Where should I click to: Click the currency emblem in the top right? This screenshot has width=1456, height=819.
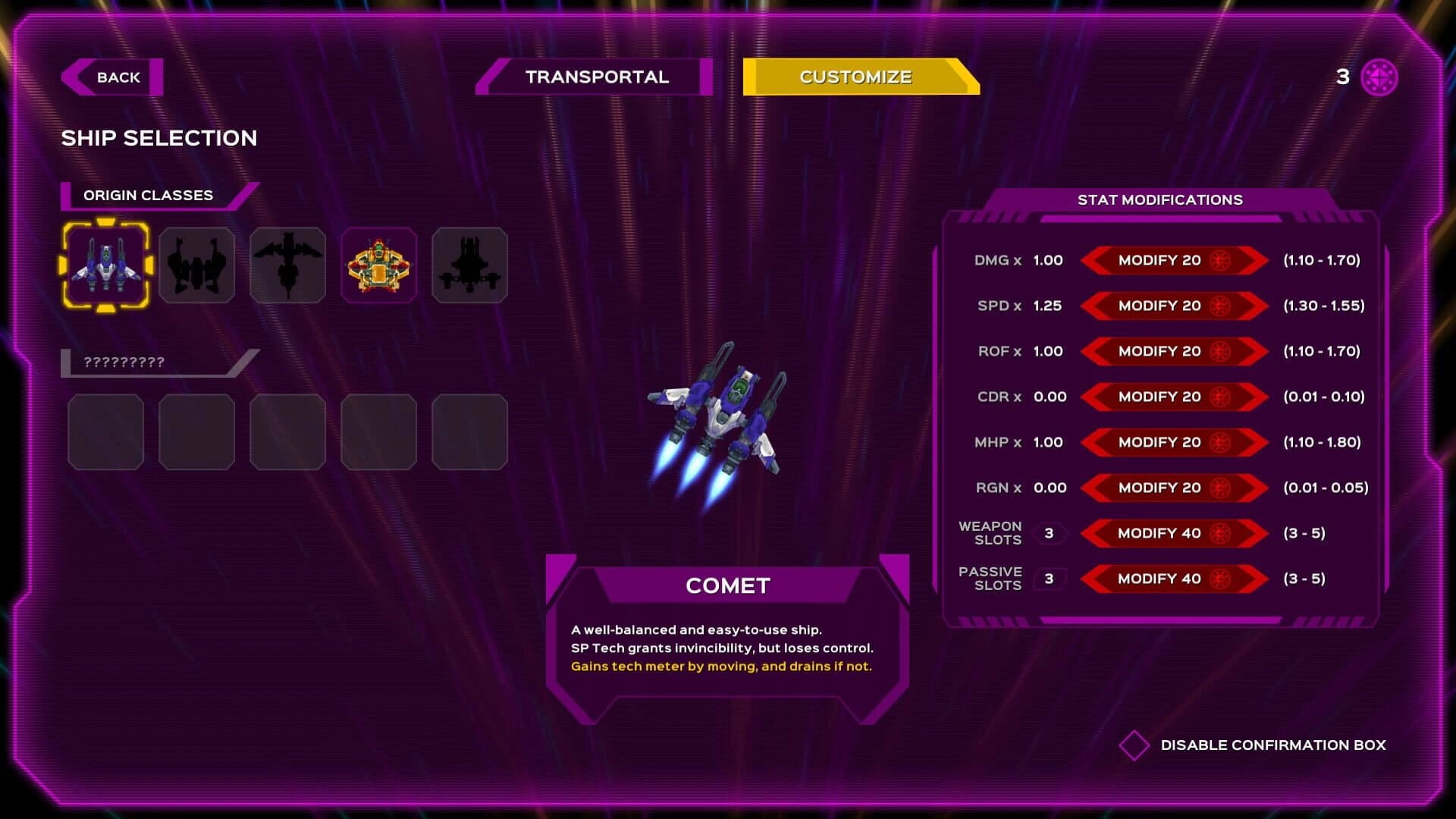[1379, 77]
